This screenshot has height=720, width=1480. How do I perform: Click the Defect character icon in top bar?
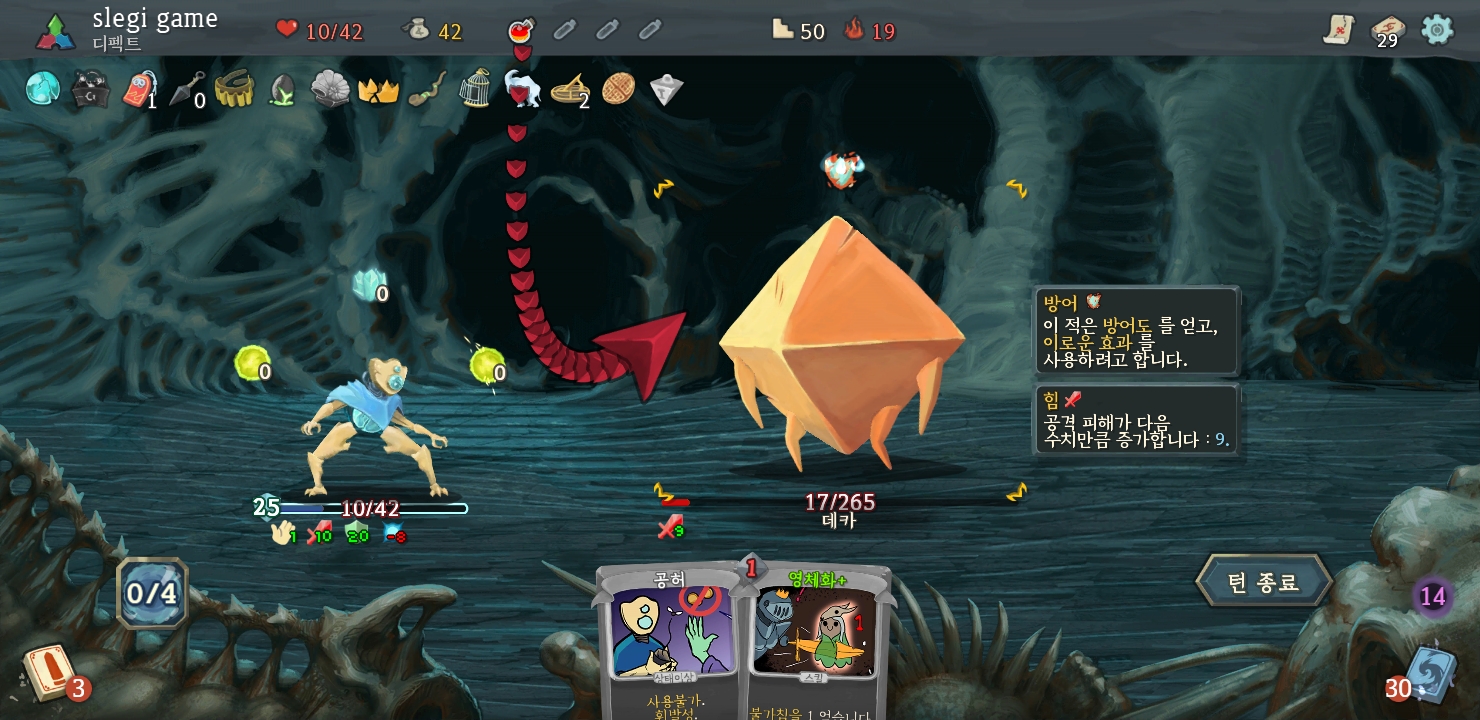(55, 31)
